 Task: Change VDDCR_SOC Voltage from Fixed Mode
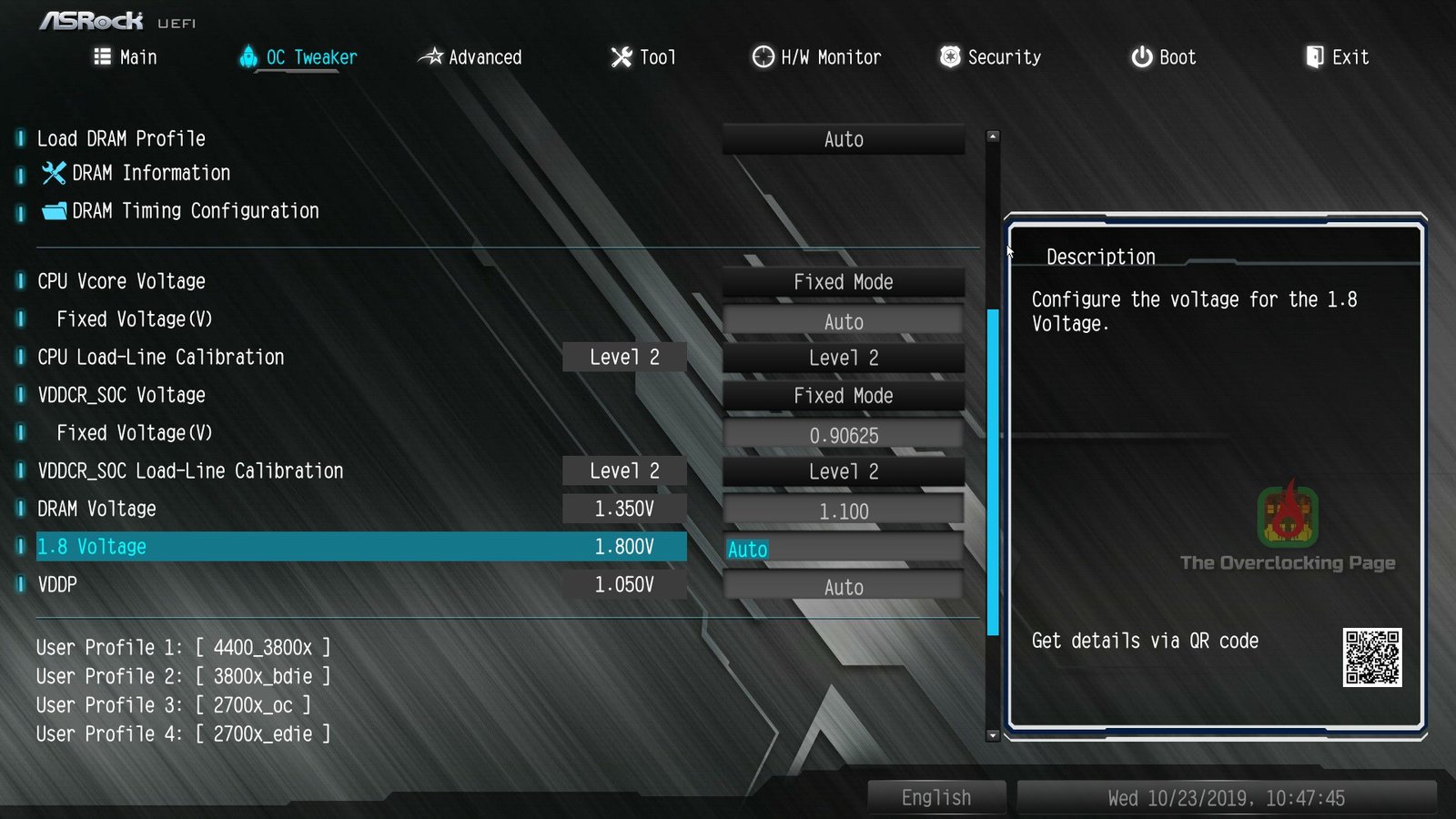pos(843,395)
